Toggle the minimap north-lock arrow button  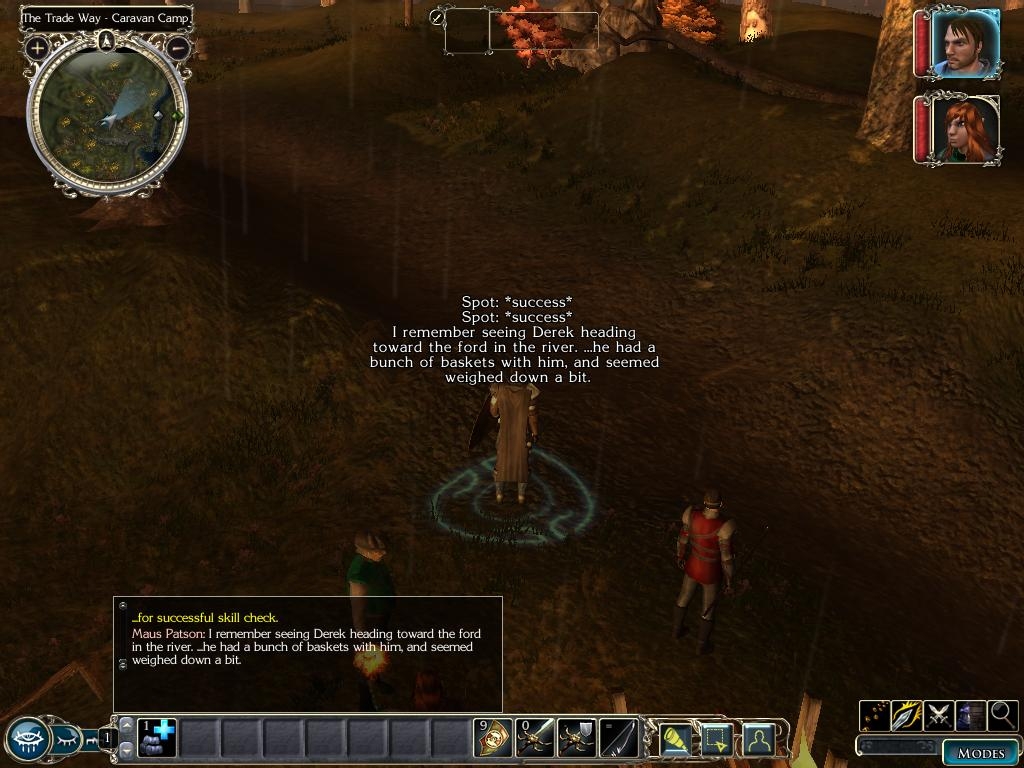click(107, 41)
